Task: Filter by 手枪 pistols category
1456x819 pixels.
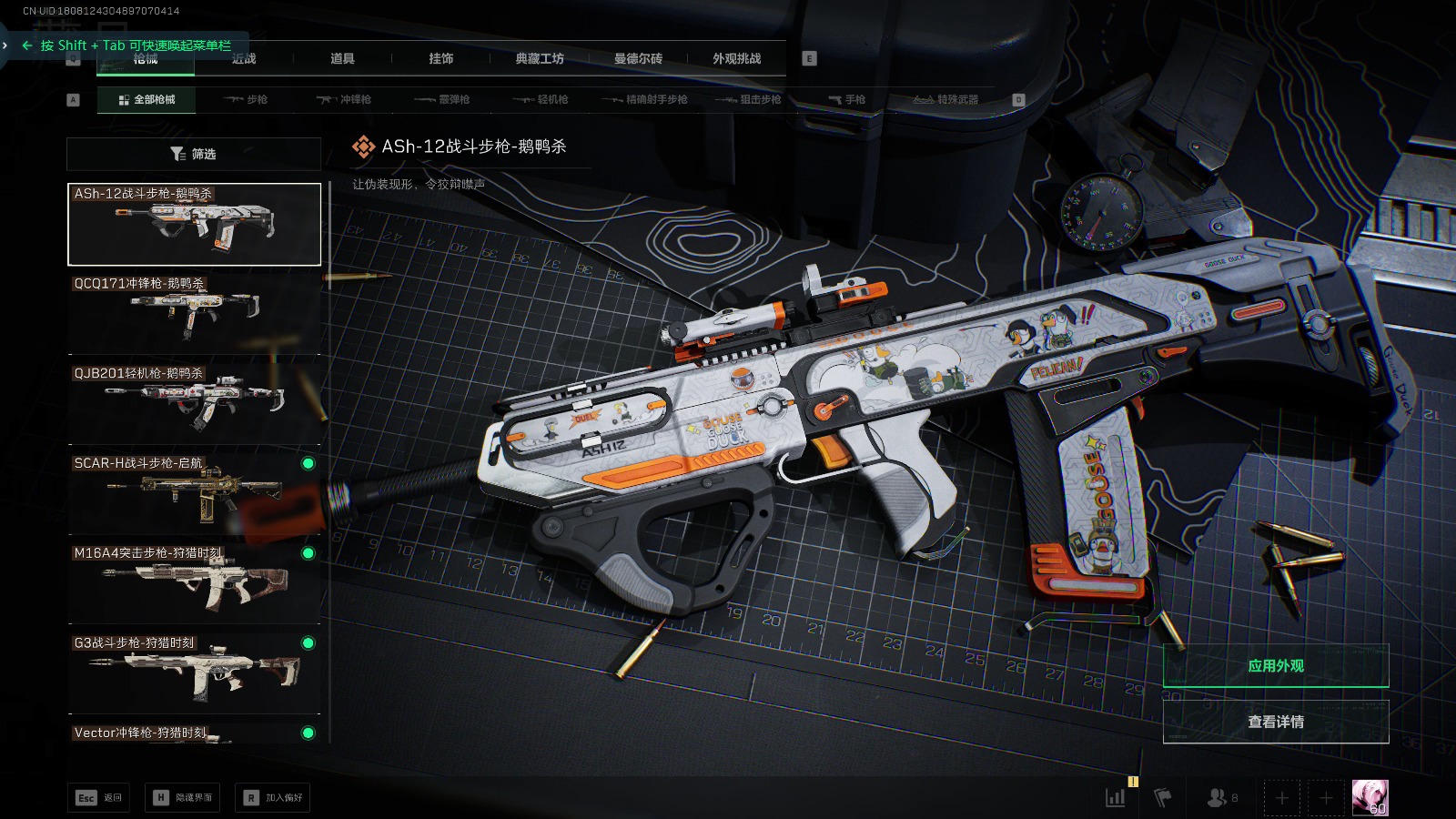Action: tap(847, 100)
